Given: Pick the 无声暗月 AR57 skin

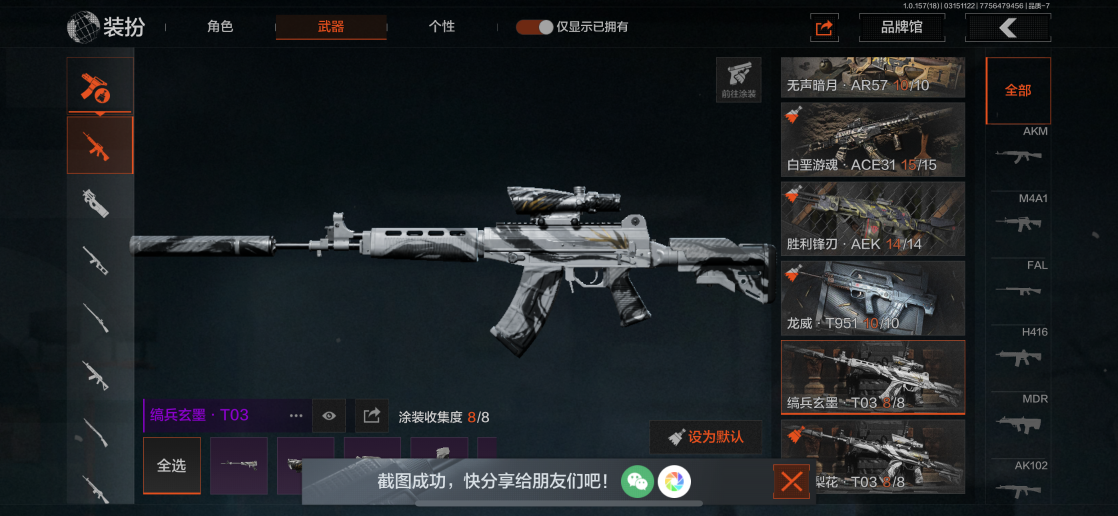Looking at the screenshot, I should click(x=872, y=76).
